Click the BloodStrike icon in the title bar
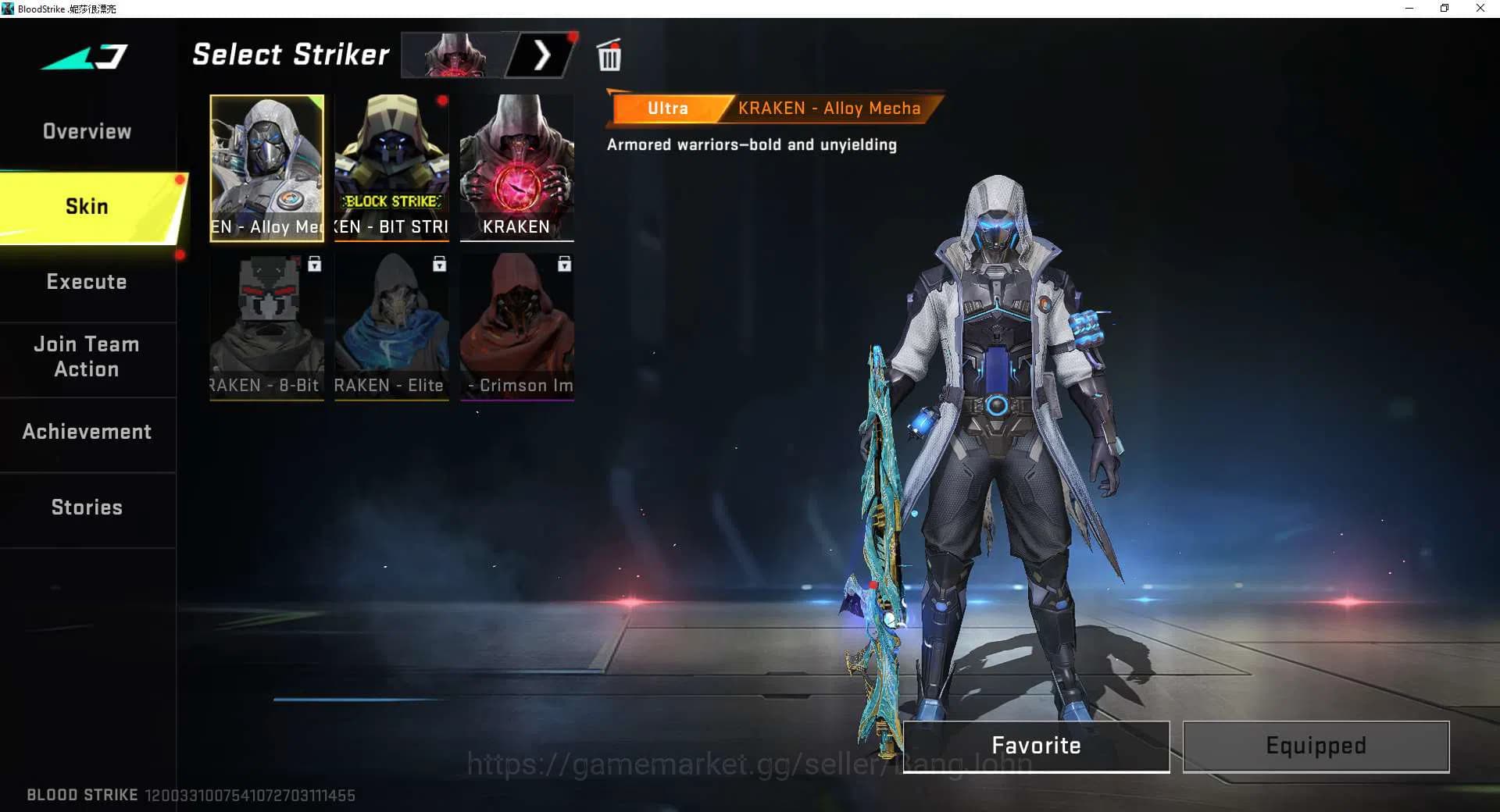 pyautogui.click(x=9, y=9)
